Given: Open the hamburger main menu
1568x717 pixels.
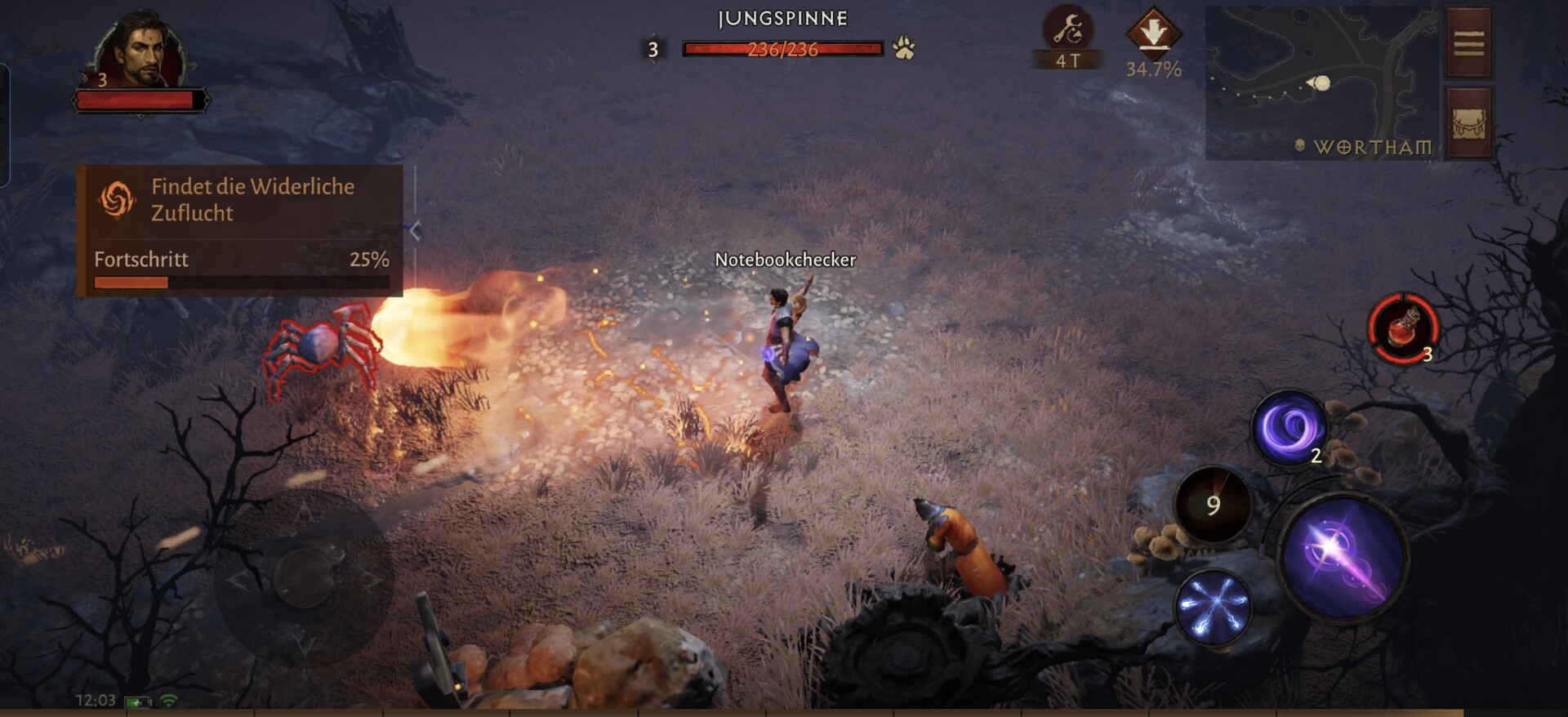Looking at the screenshot, I should 1468,43.
